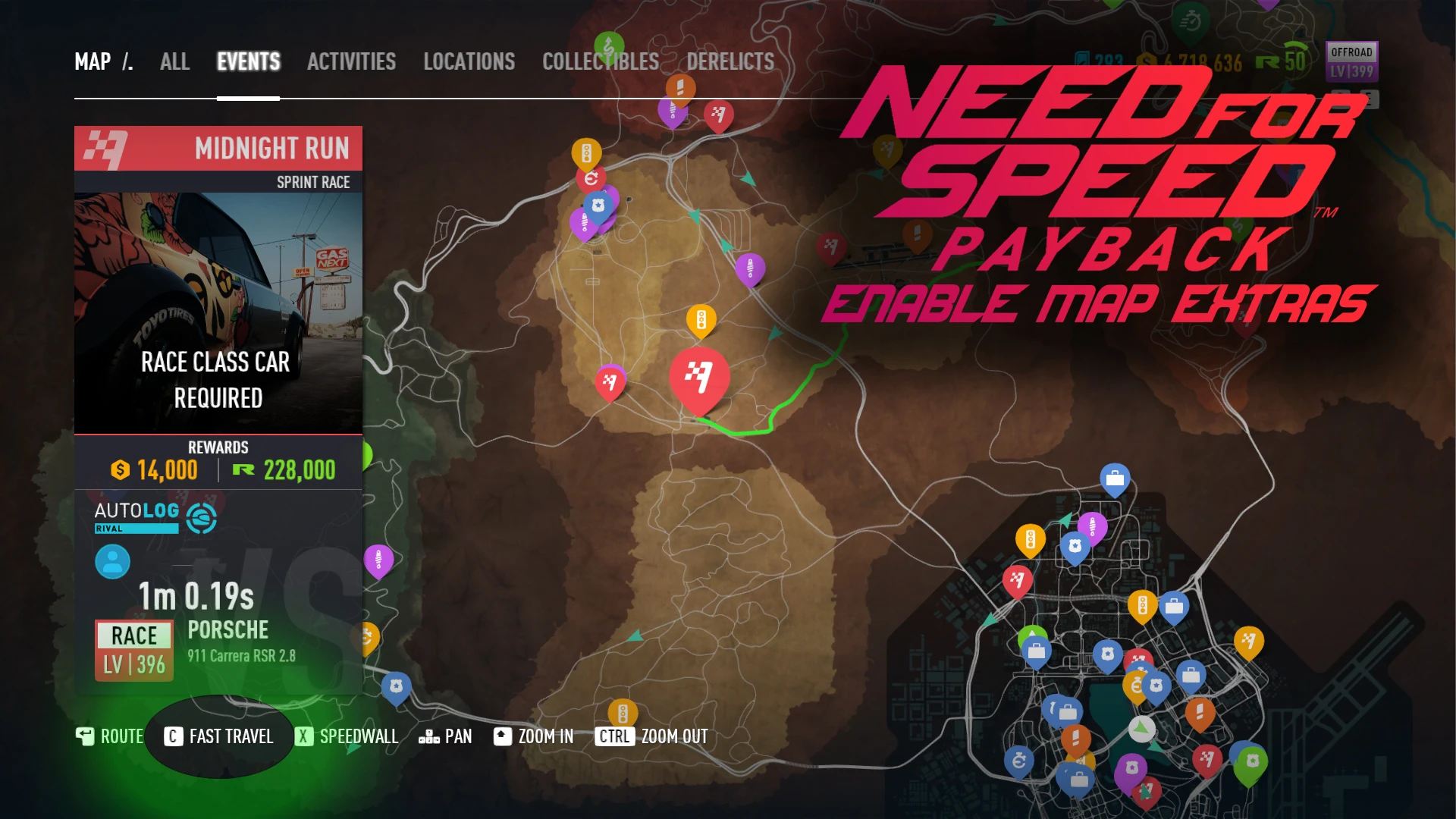Switch to the DERELICTS tab

pyautogui.click(x=730, y=62)
